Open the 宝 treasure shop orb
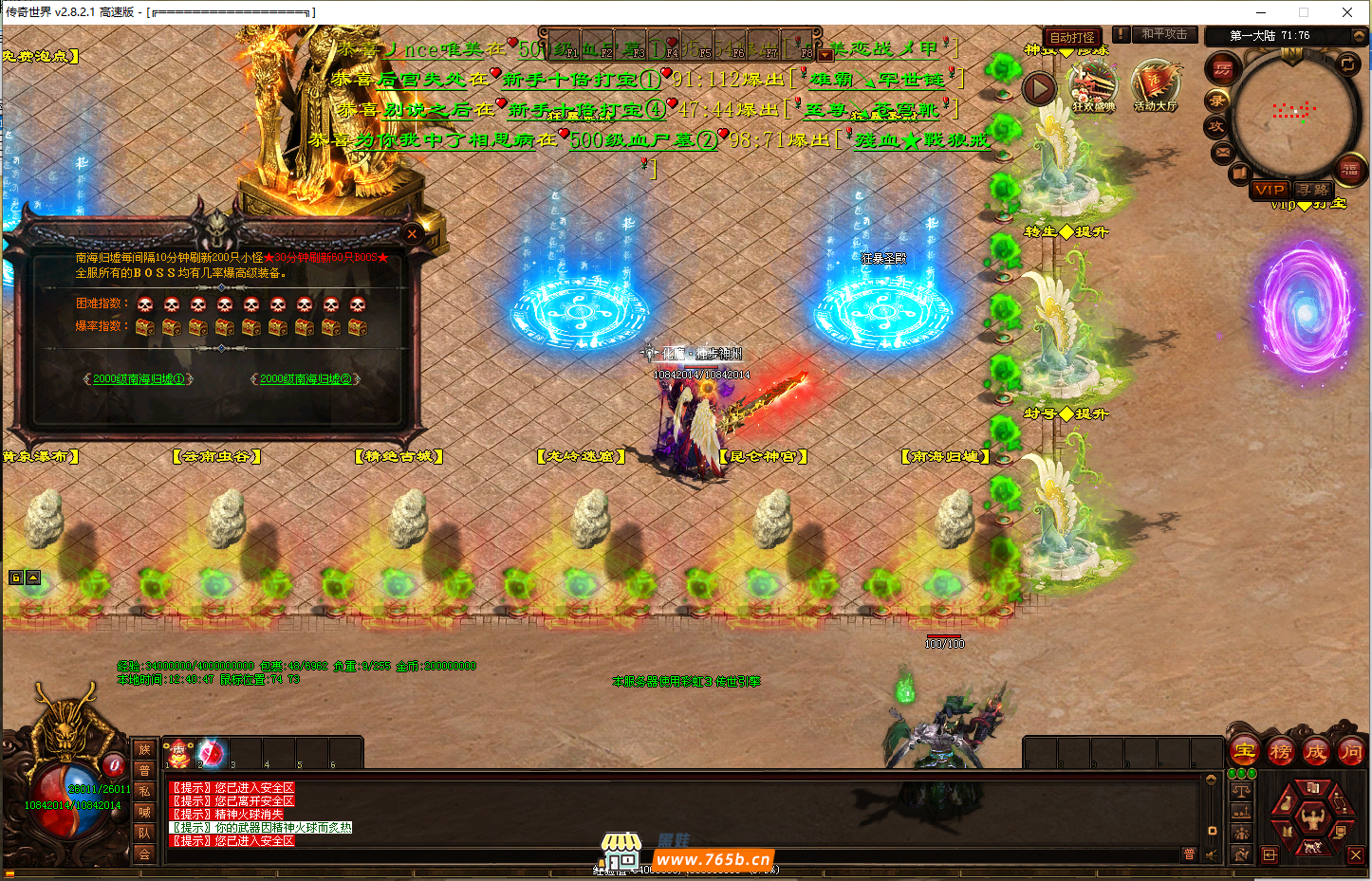 pos(1245,751)
